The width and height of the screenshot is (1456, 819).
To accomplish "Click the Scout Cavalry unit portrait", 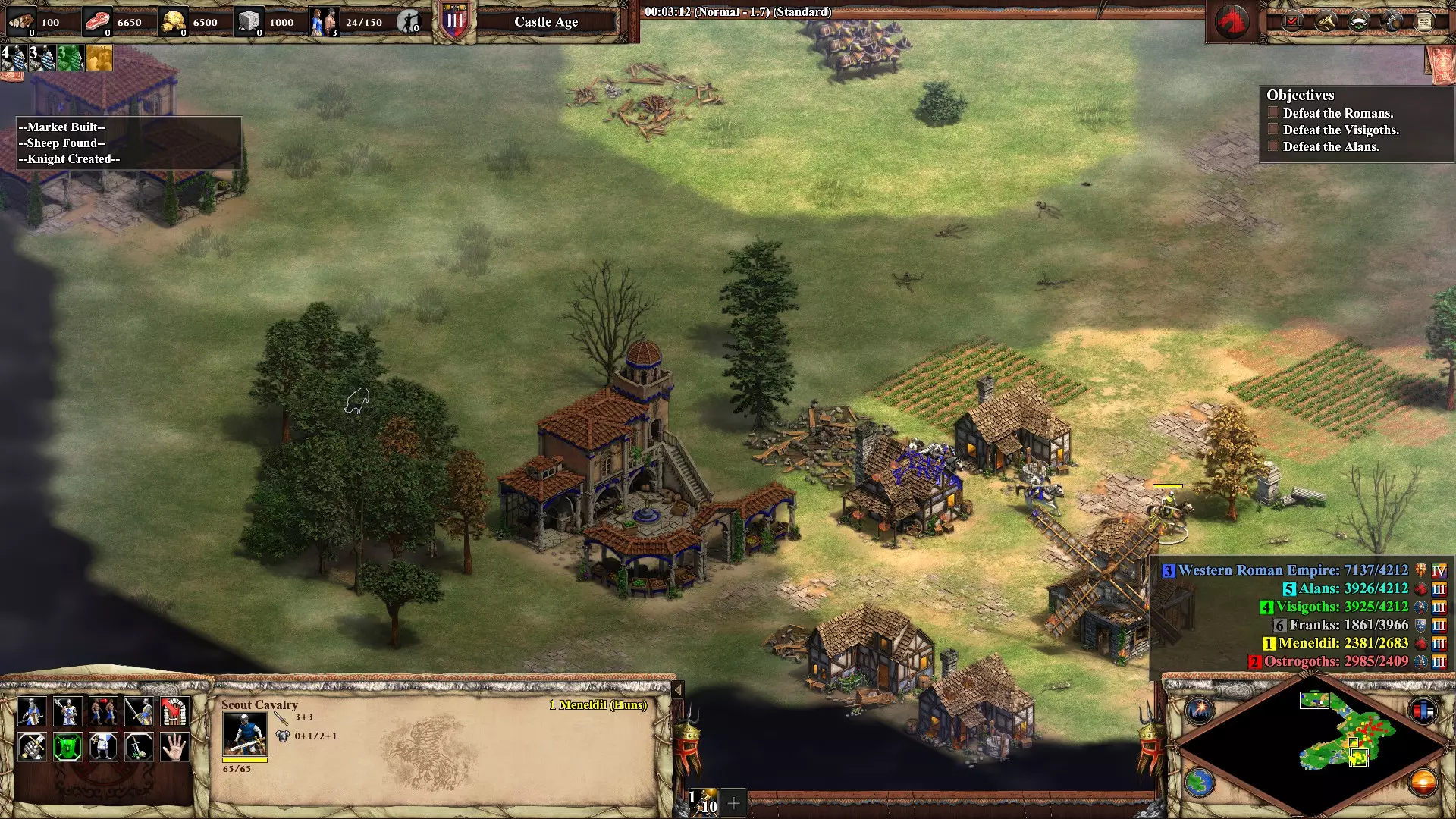I will coord(244,734).
